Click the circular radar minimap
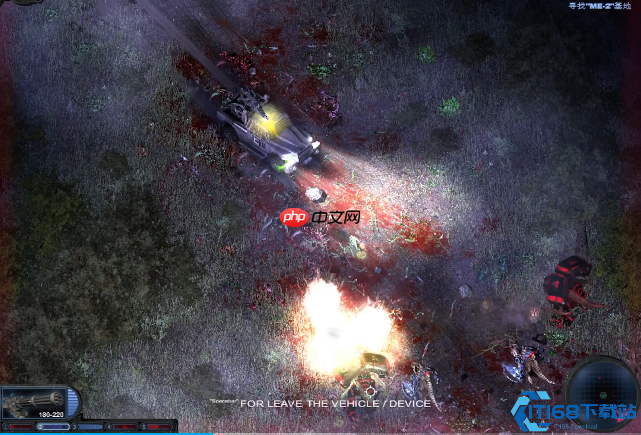Image resolution: width=641 pixels, height=435 pixels. click(600, 393)
